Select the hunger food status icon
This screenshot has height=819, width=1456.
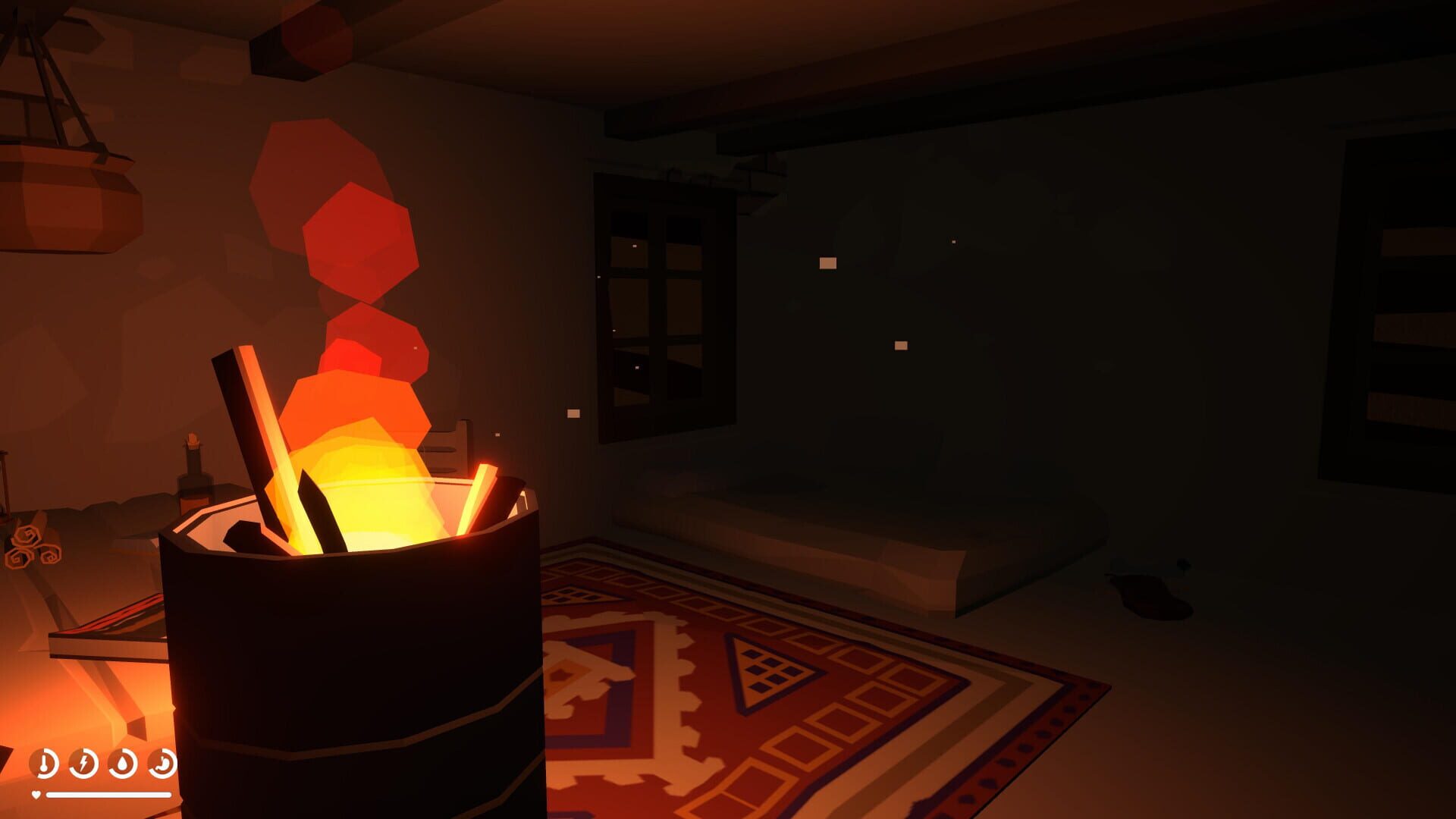tap(162, 763)
